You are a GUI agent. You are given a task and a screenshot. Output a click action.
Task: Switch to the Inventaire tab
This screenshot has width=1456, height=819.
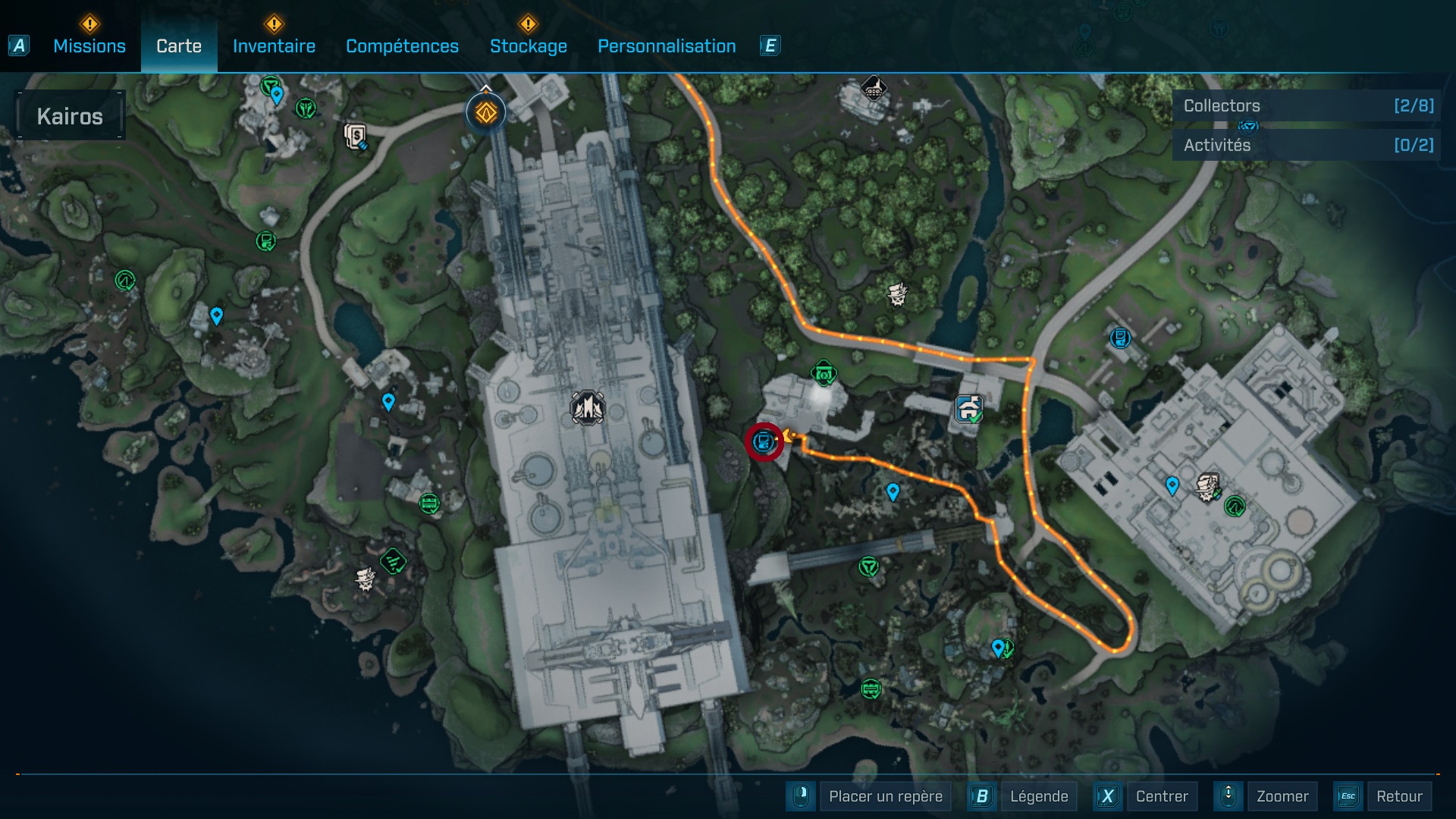coord(274,46)
